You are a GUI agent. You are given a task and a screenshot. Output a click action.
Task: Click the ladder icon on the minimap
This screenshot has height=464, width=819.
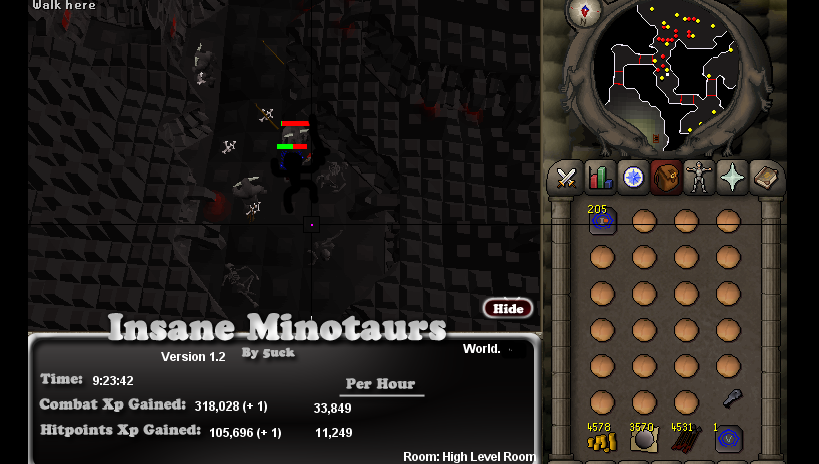657,139
